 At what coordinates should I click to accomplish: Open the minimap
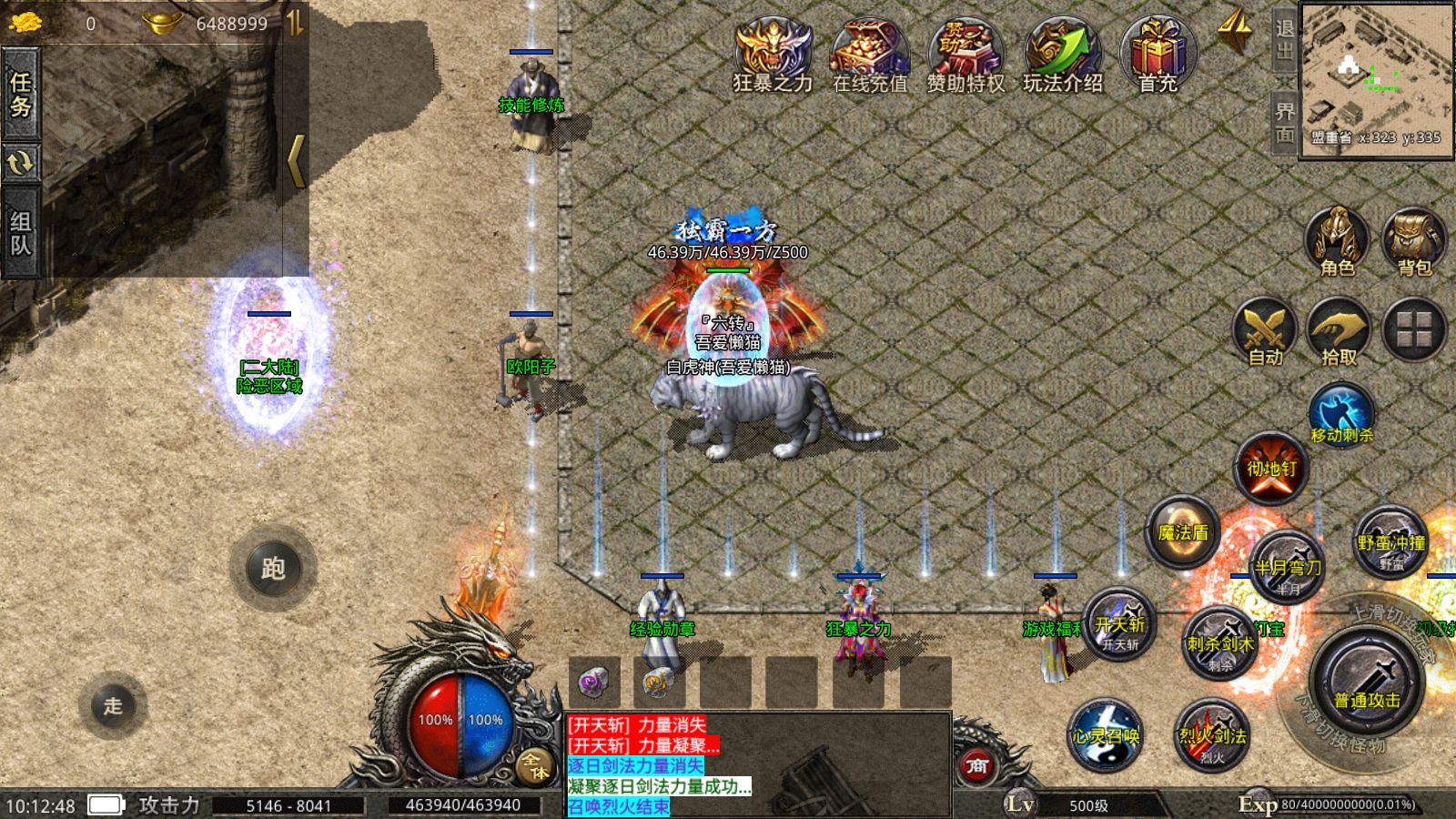pos(1376,80)
